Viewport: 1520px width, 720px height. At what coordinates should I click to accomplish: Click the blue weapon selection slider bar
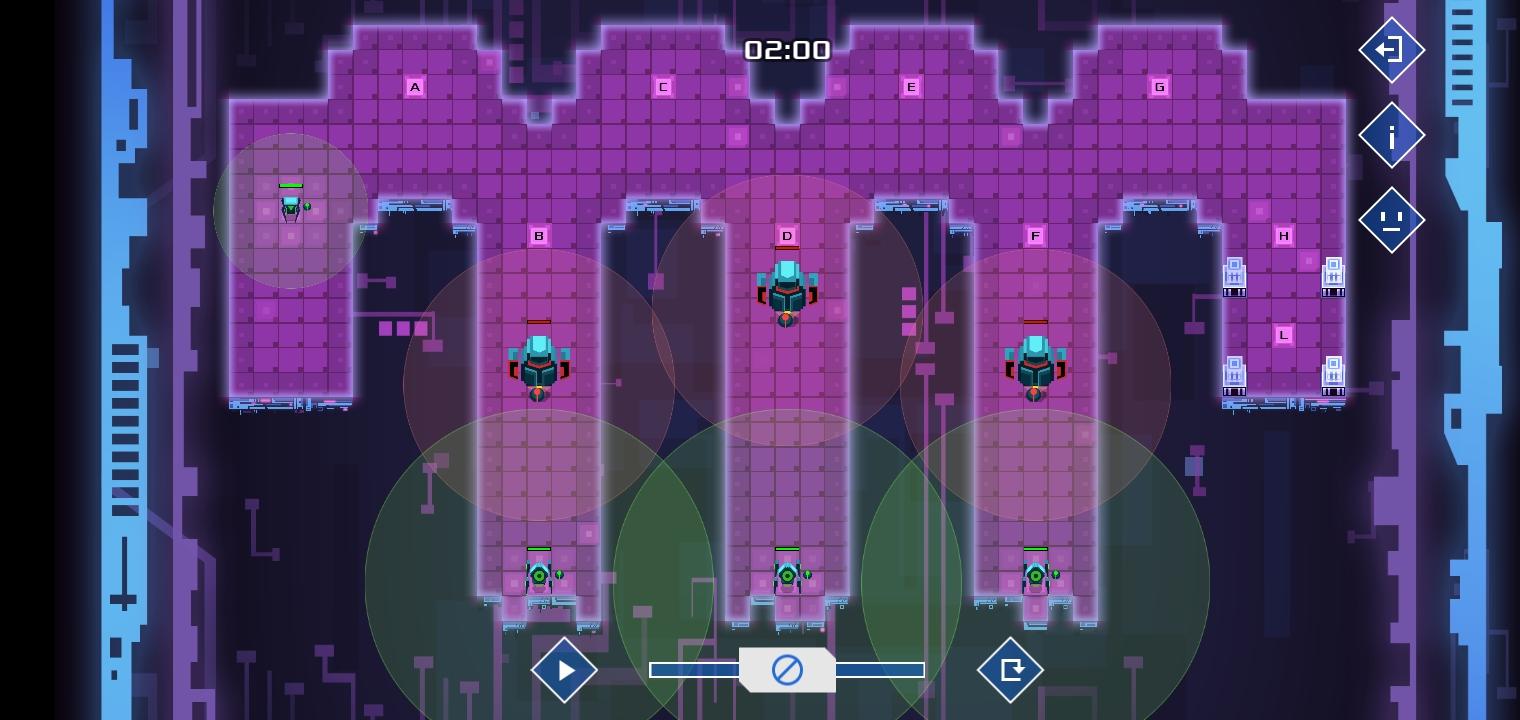(x=690, y=669)
